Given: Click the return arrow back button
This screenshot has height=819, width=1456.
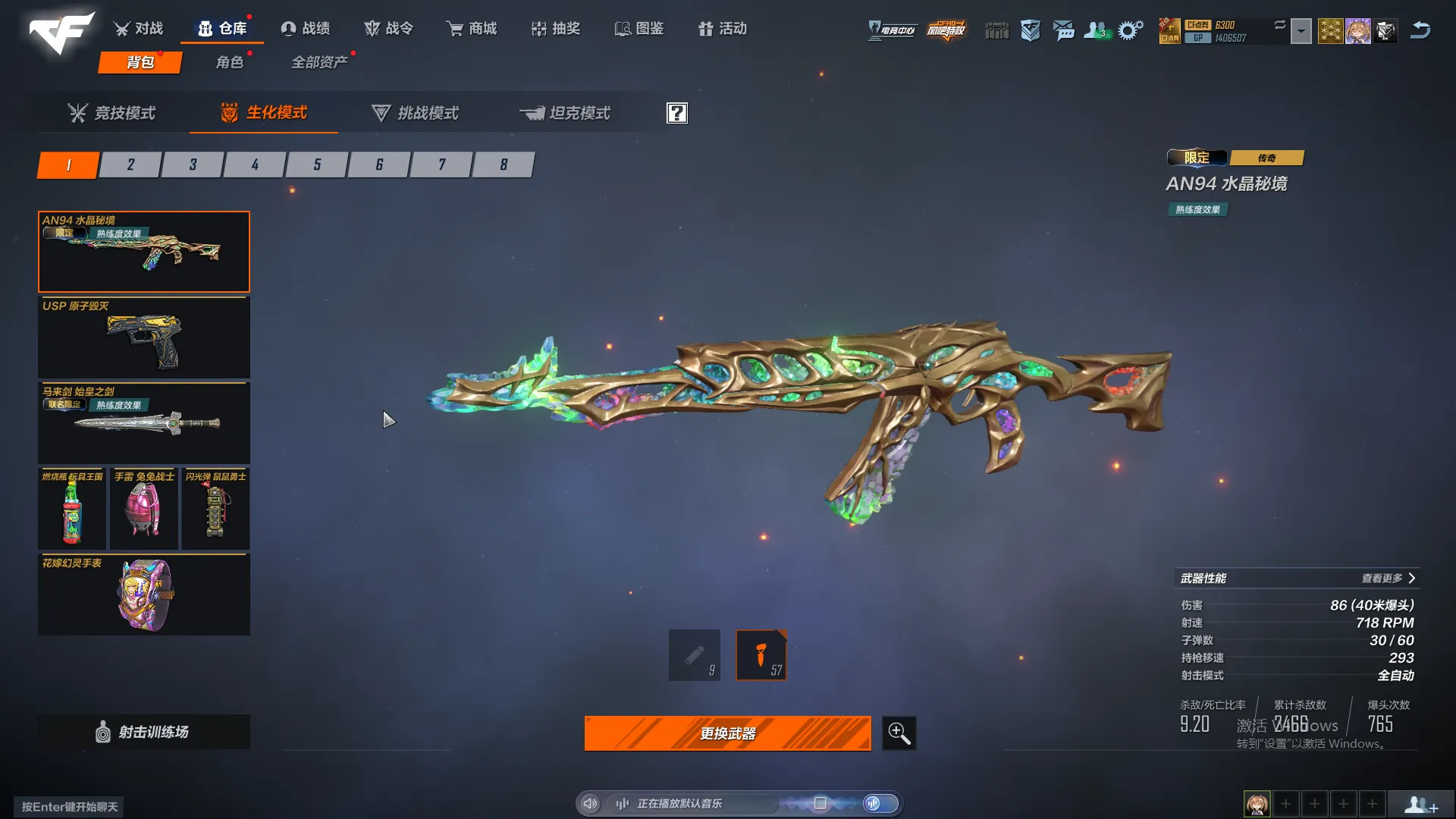Looking at the screenshot, I should pos(1420,30).
